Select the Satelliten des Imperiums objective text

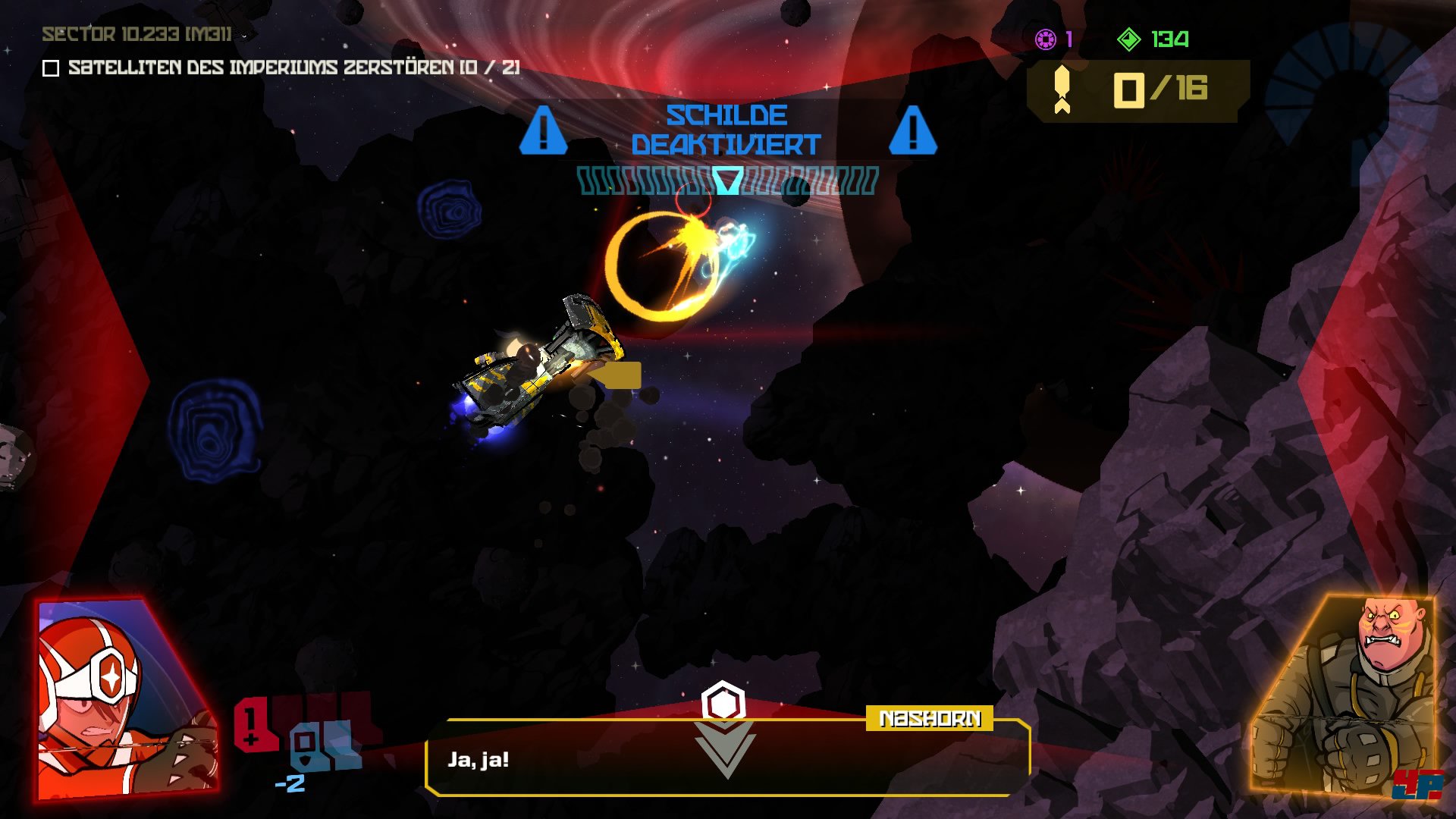click(293, 67)
